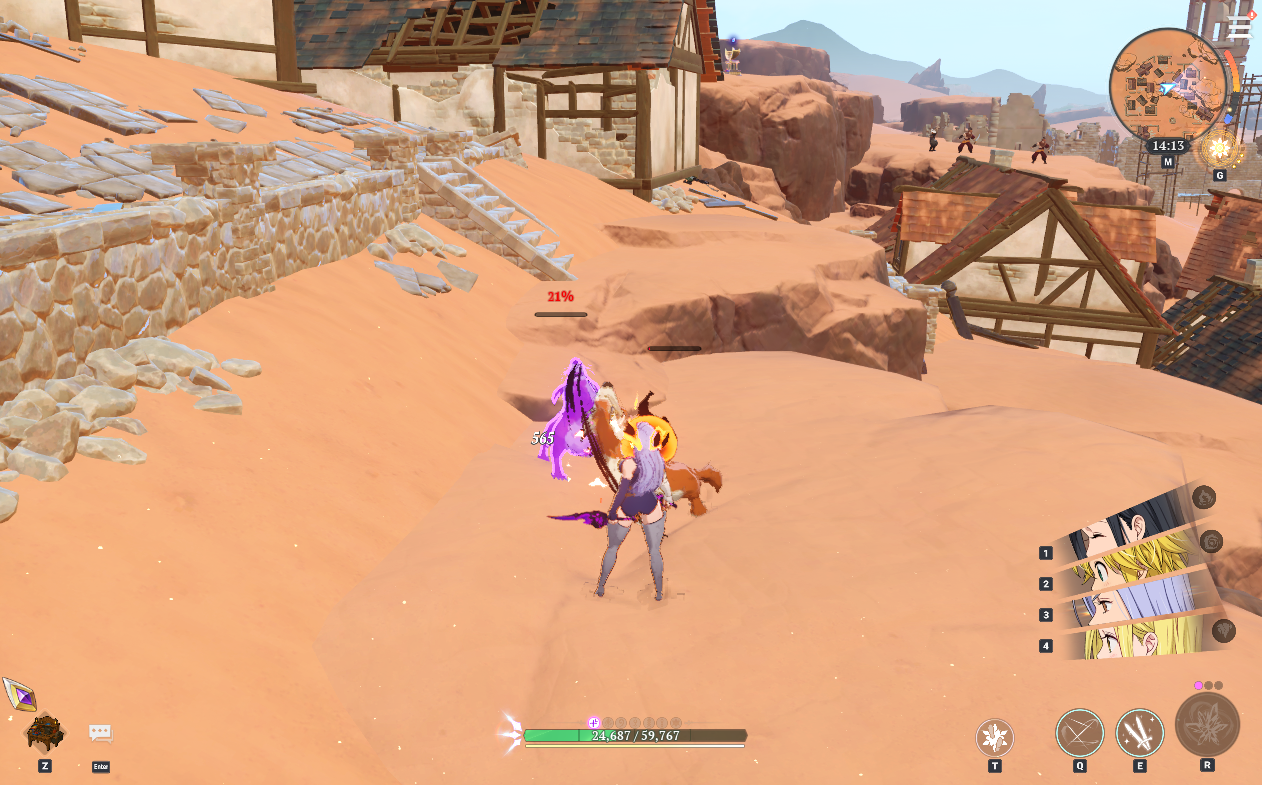Switch to the dark-haired character portrait
Viewport: 1262px width, 785px height.
click(1130, 529)
